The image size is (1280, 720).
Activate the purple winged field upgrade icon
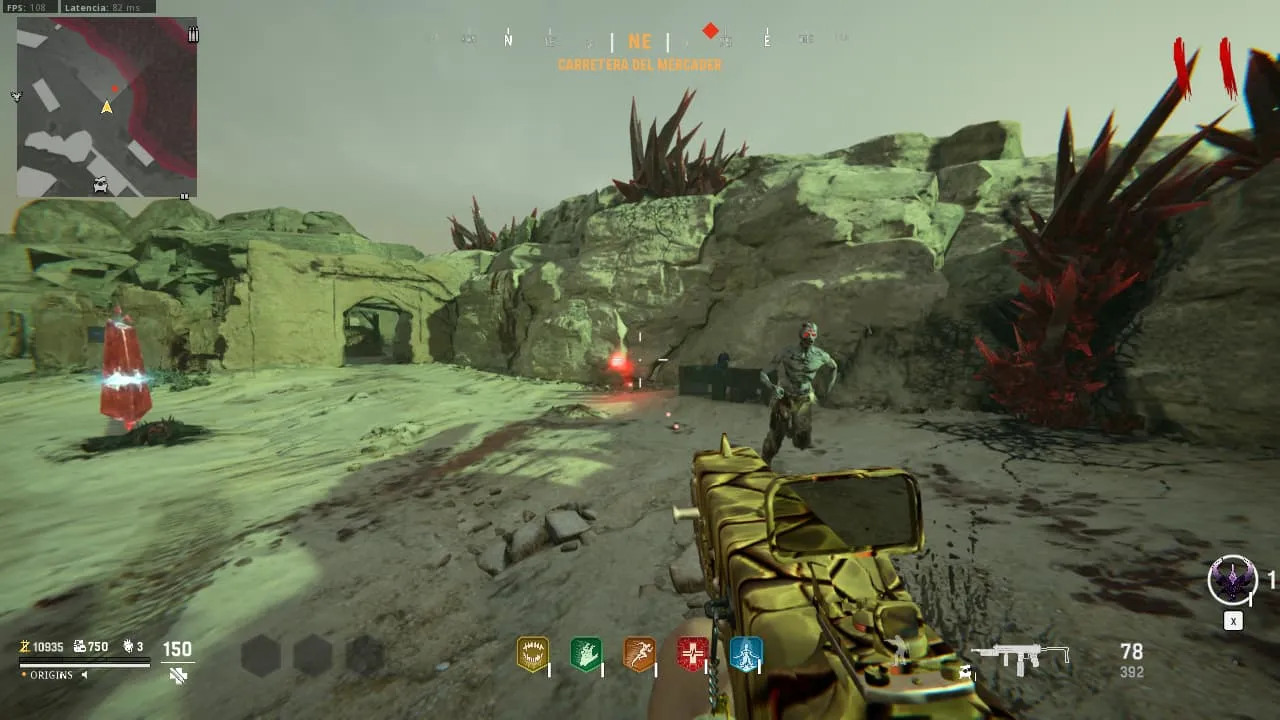1232,580
